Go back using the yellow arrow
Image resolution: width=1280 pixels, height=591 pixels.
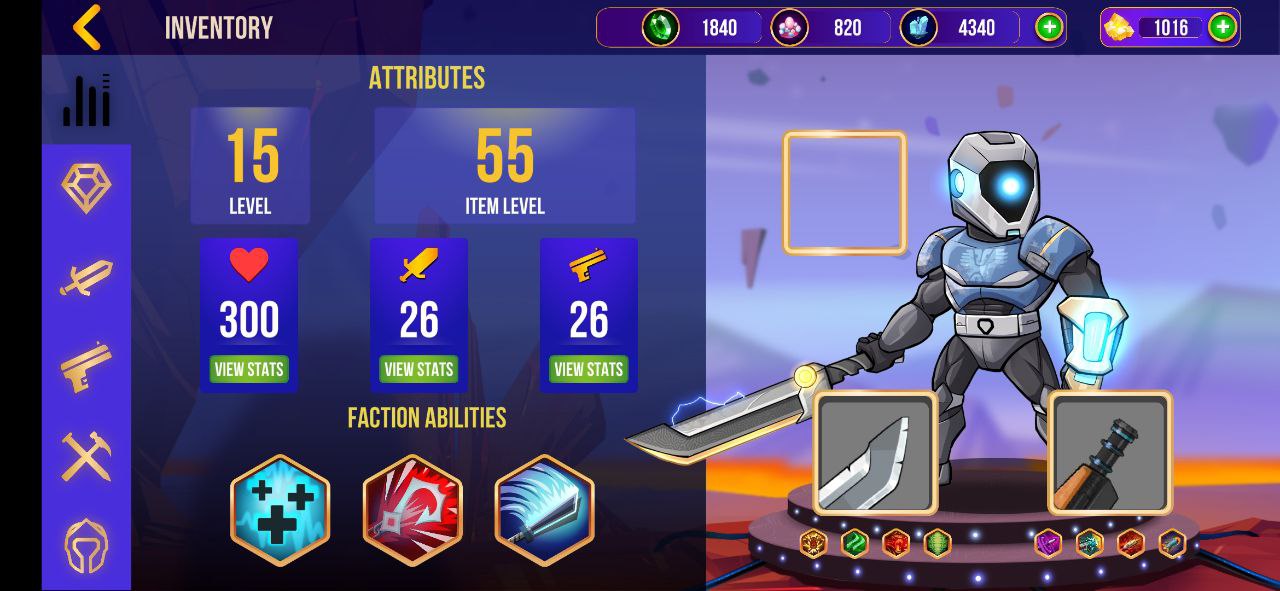(x=87, y=27)
